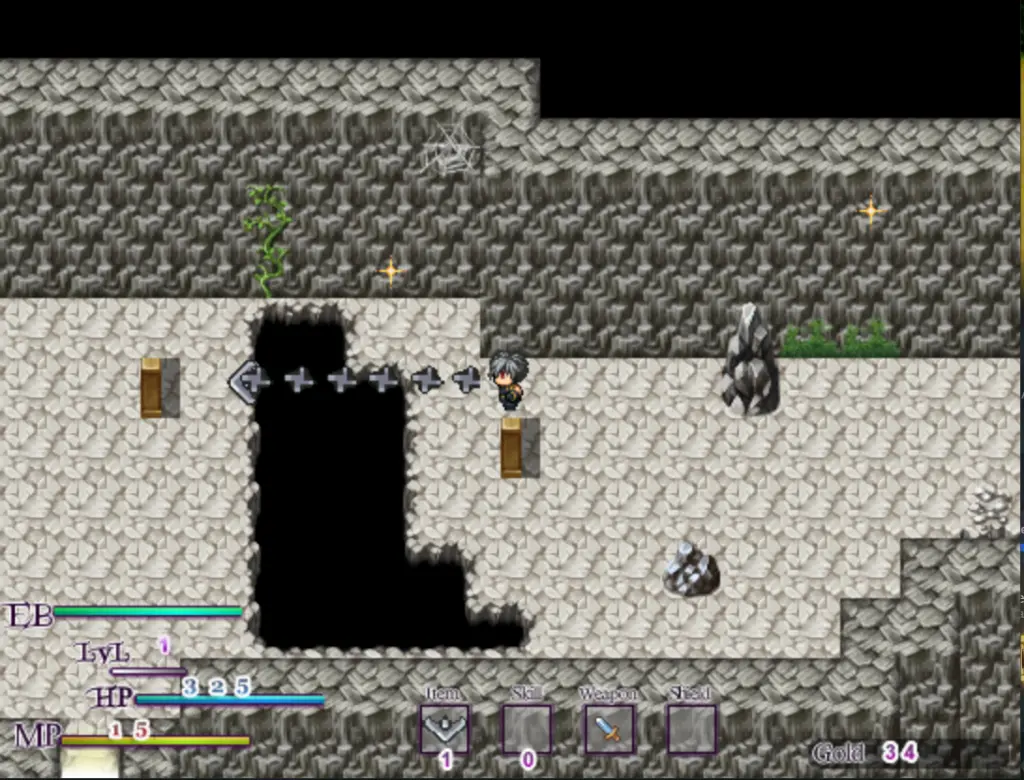Viewport: 1024px width, 780px height.
Task: Select the boomerang in the Item slot
Action: [x=444, y=729]
